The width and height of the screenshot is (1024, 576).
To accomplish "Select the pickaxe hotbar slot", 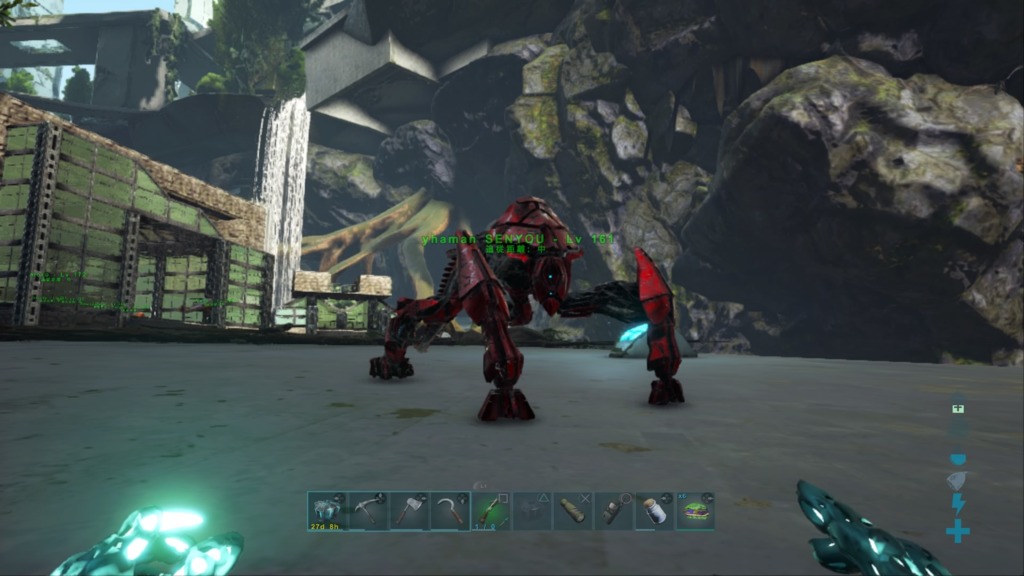I will pyautogui.click(x=368, y=511).
